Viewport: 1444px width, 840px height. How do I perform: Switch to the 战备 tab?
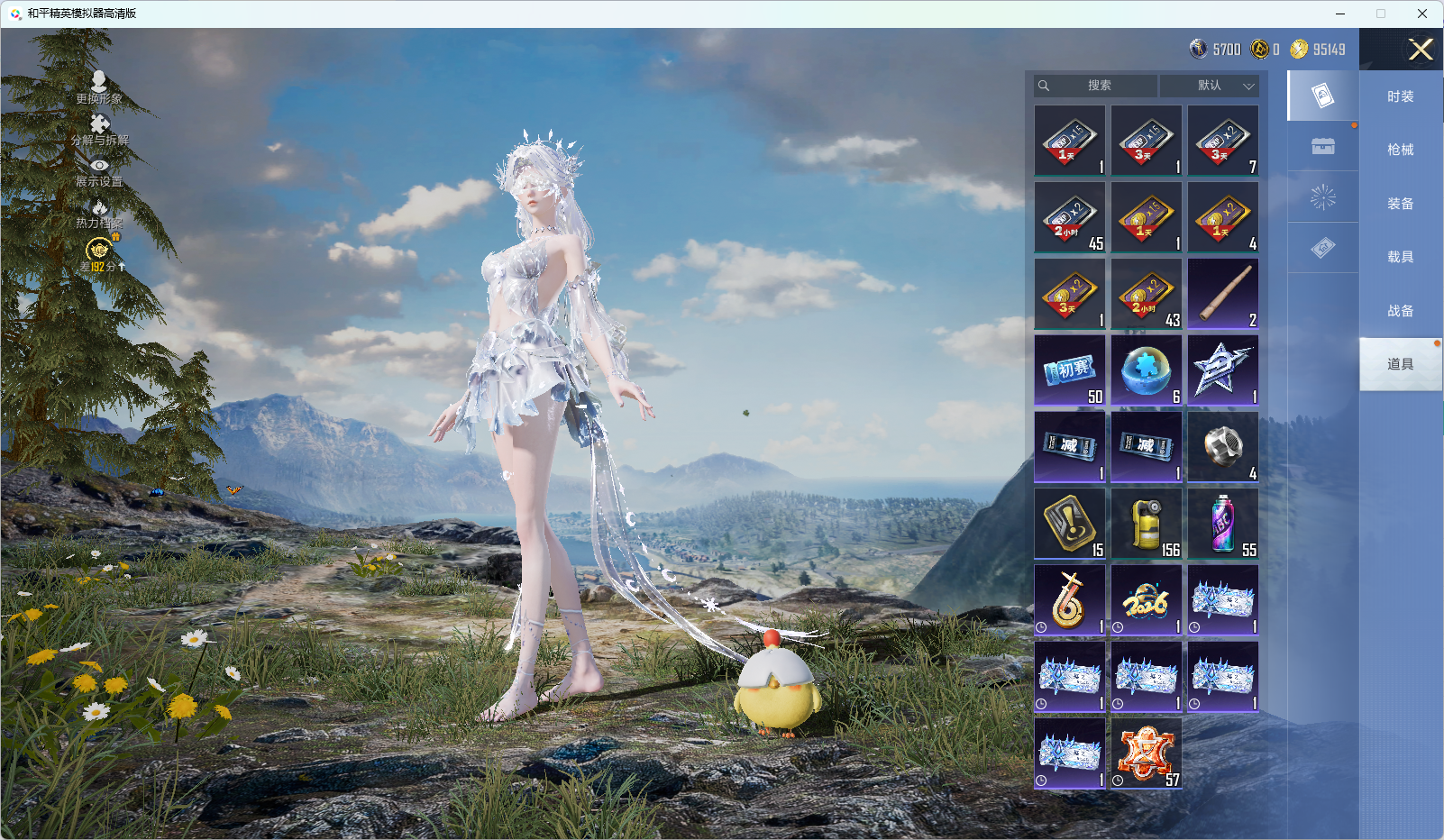1400,311
